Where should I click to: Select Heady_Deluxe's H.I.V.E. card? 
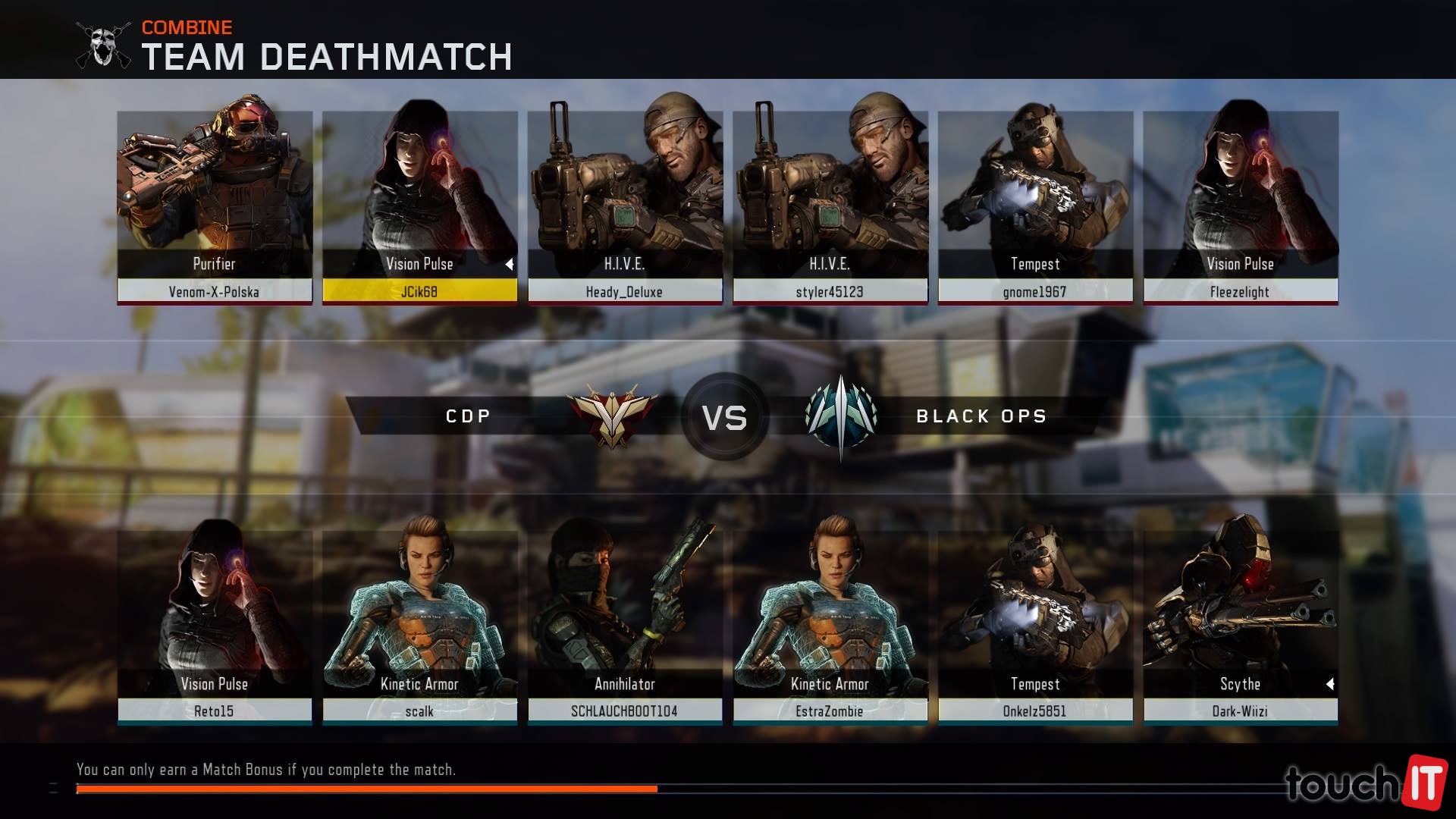tap(625, 206)
